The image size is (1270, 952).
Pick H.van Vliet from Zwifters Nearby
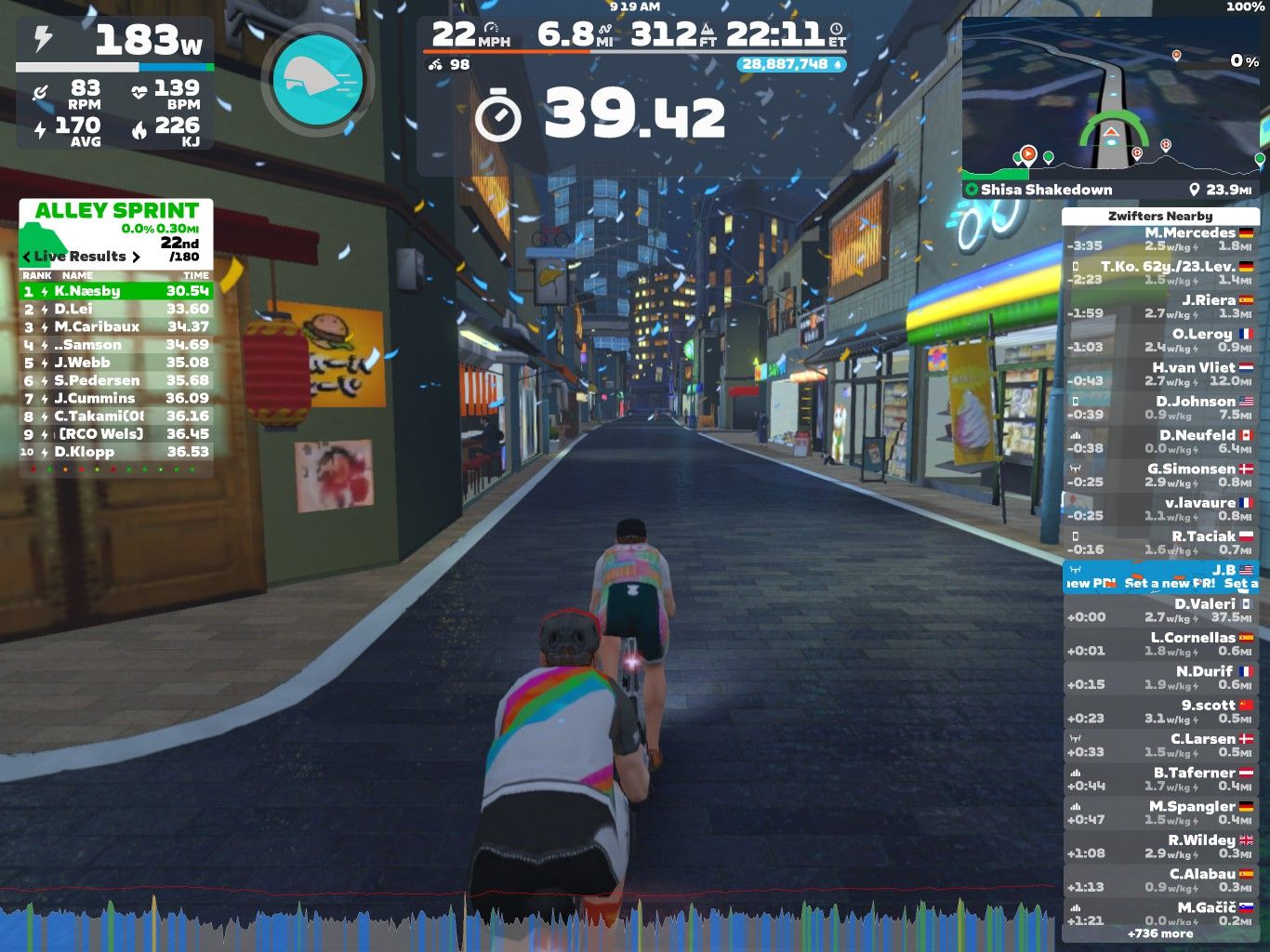pos(1160,374)
